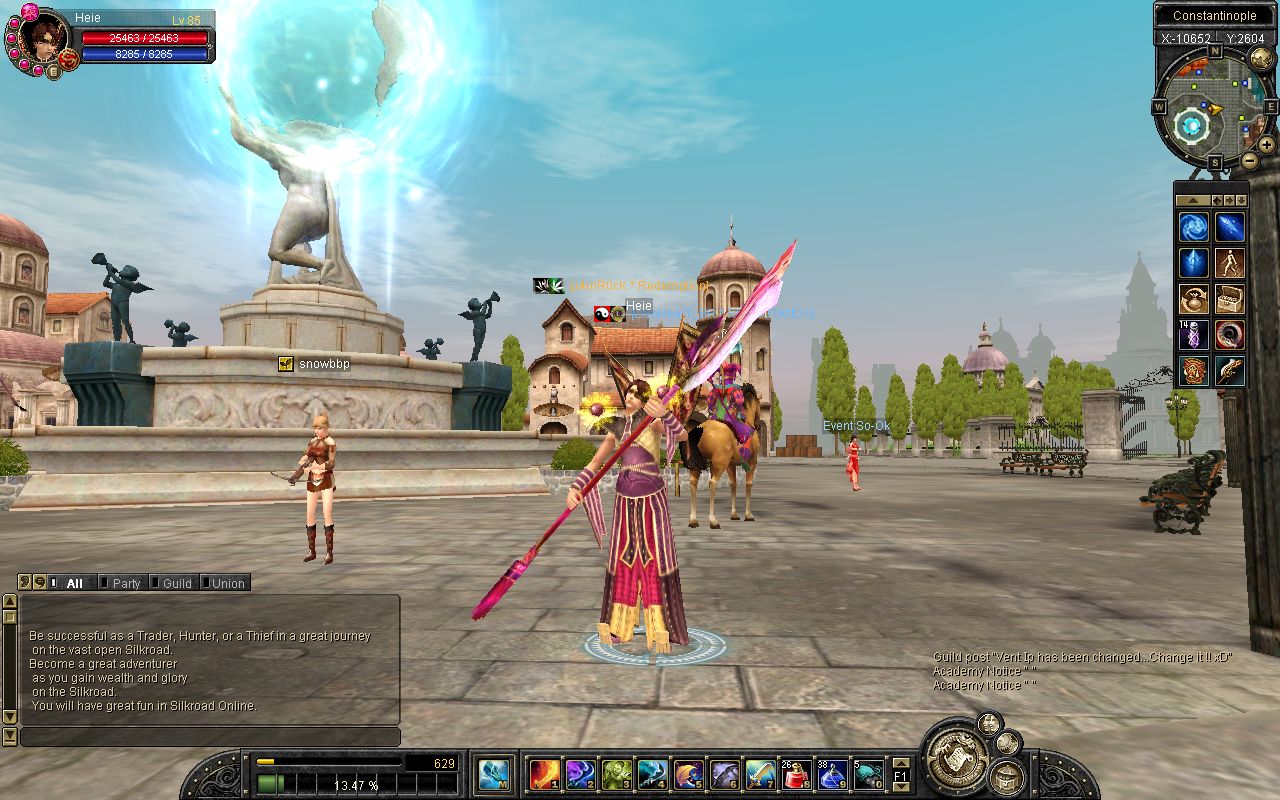Use the blue mana potion in slot 9
The height and width of the screenshot is (800, 1280).
(832, 774)
